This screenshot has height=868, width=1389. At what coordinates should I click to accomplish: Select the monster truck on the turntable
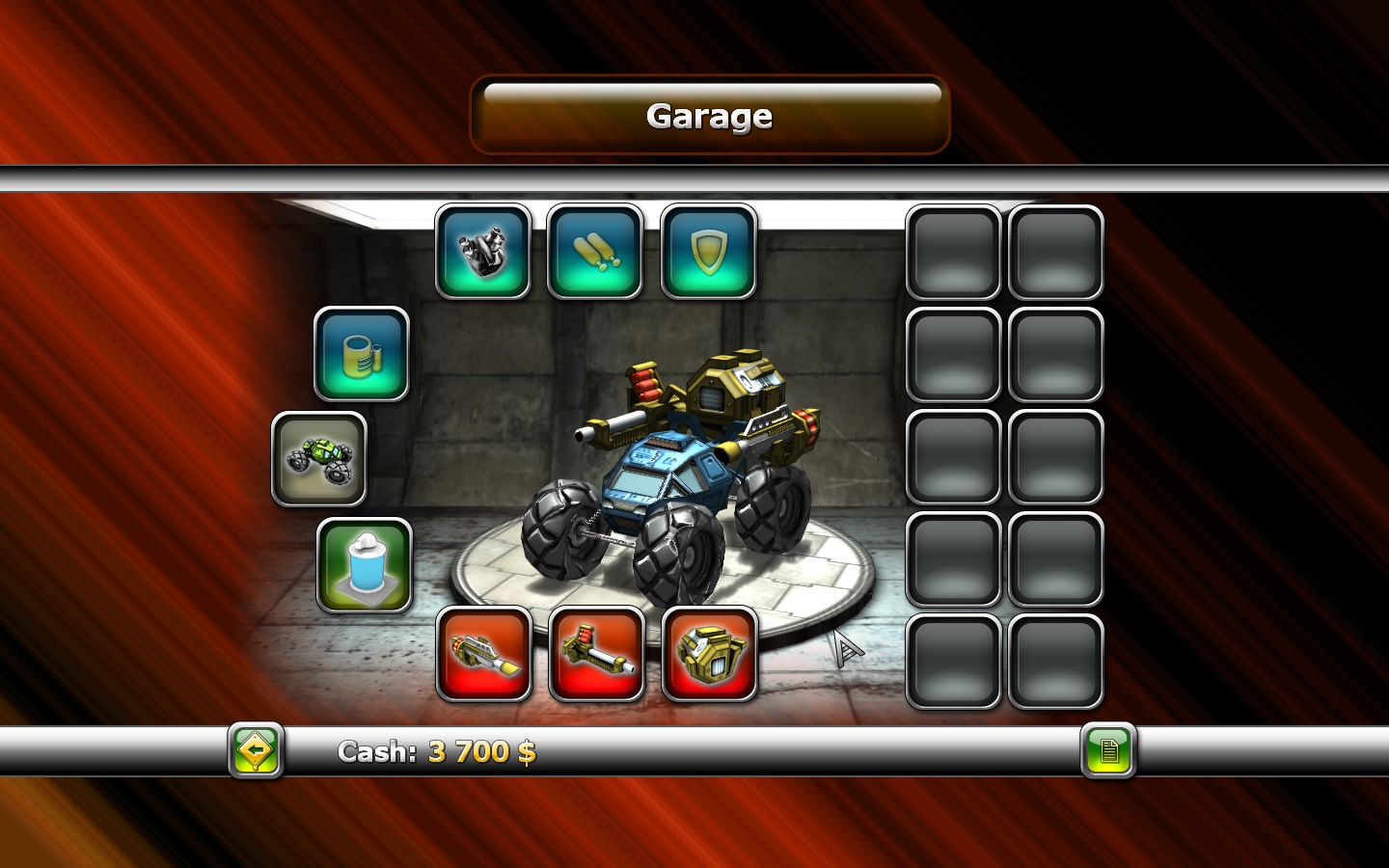[x=675, y=473]
